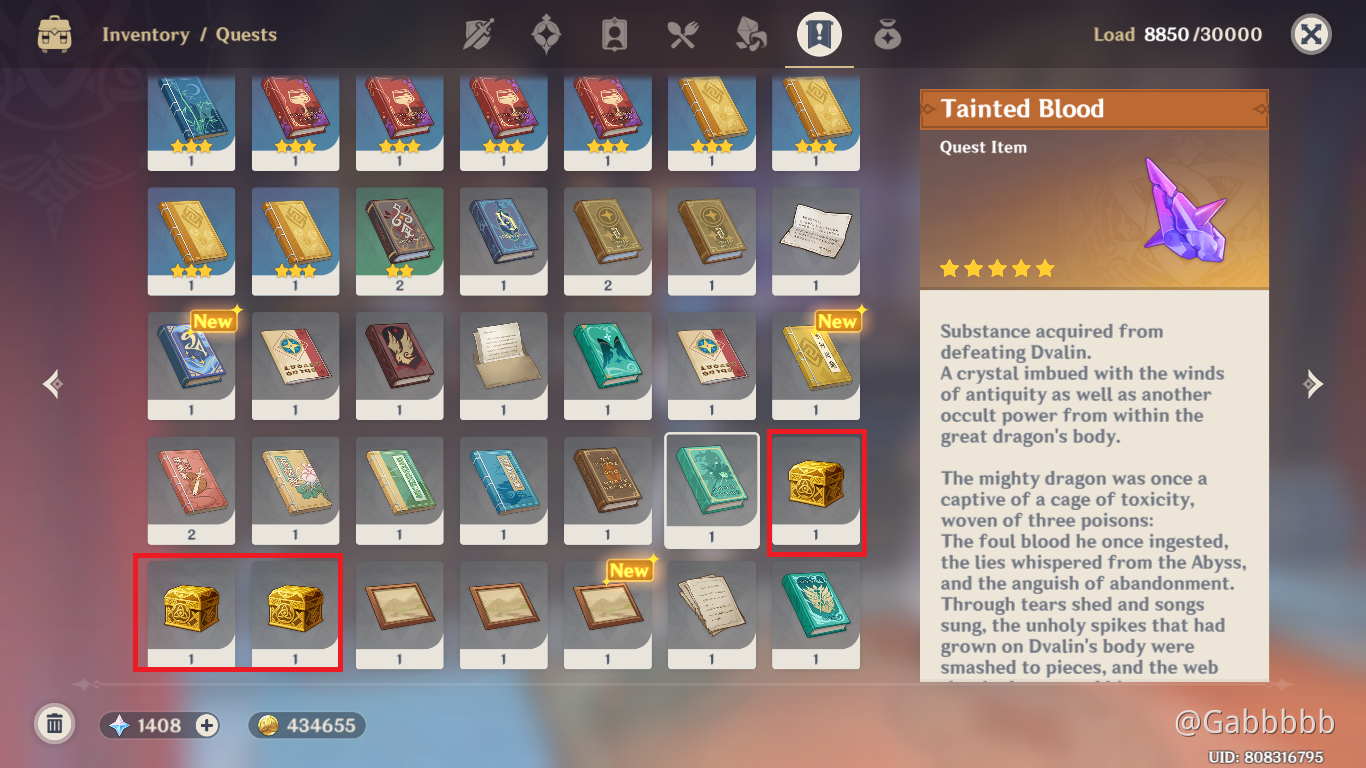The image size is (1366, 768).
Task: Open the Materials category
Action: [749, 33]
